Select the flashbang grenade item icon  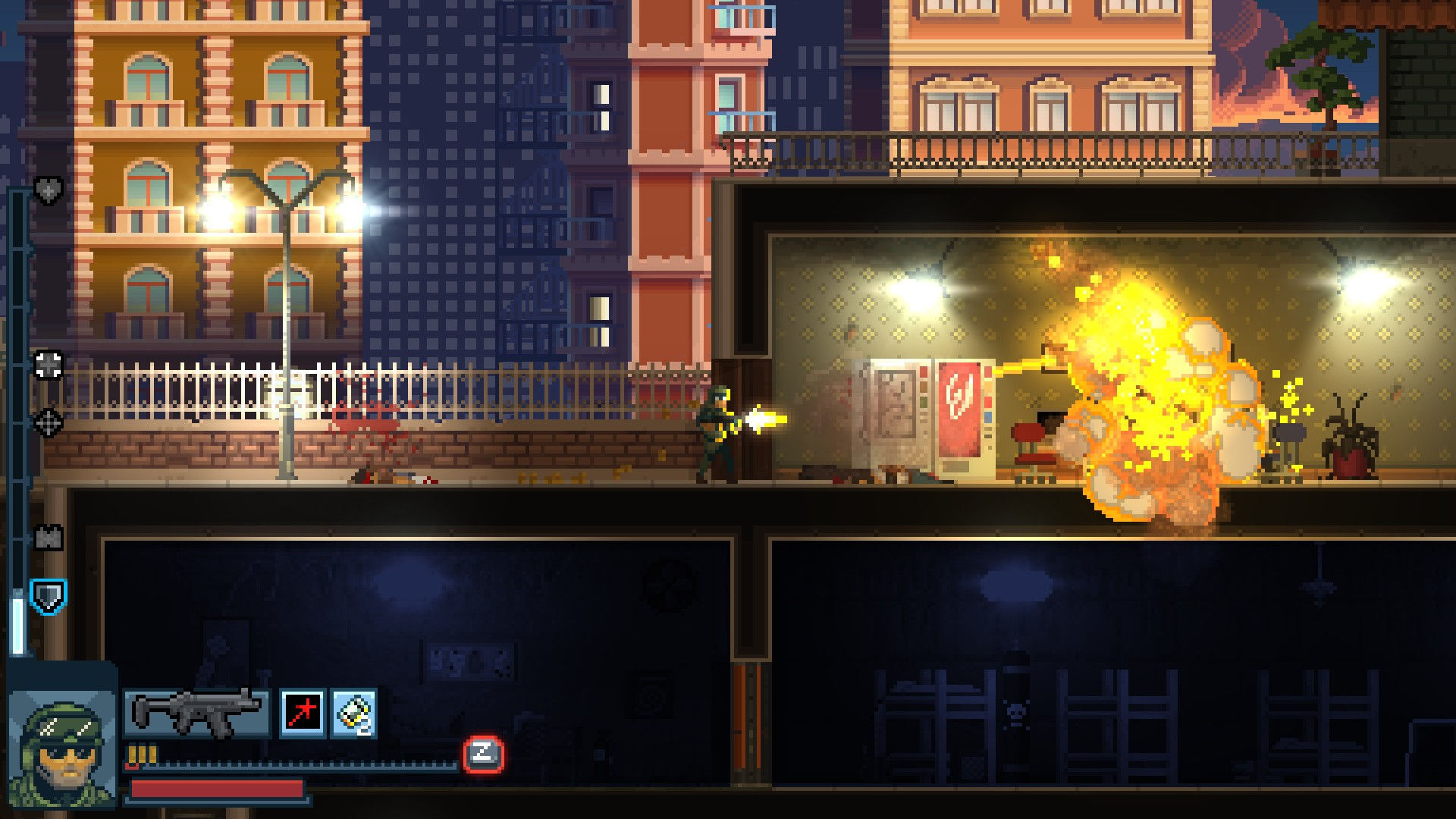(353, 714)
